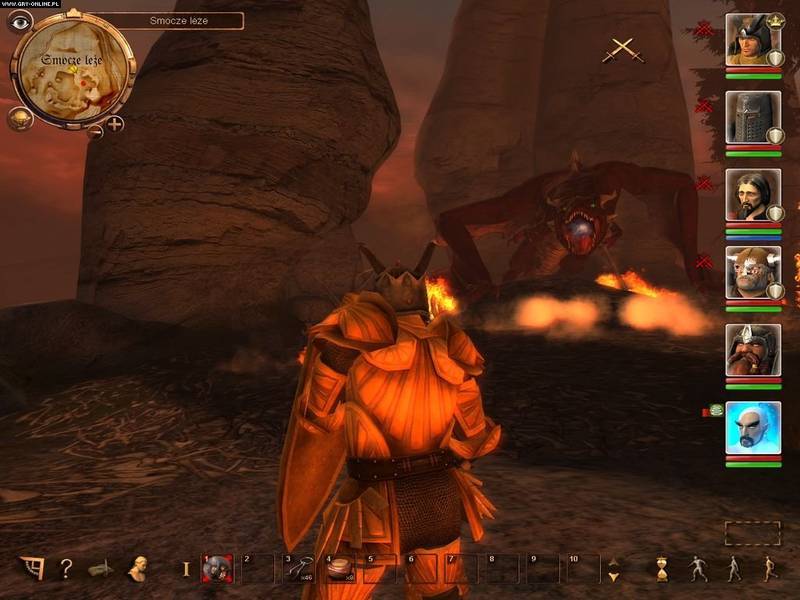Open the leftmost journal icon on bottom bar

(x=32, y=568)
